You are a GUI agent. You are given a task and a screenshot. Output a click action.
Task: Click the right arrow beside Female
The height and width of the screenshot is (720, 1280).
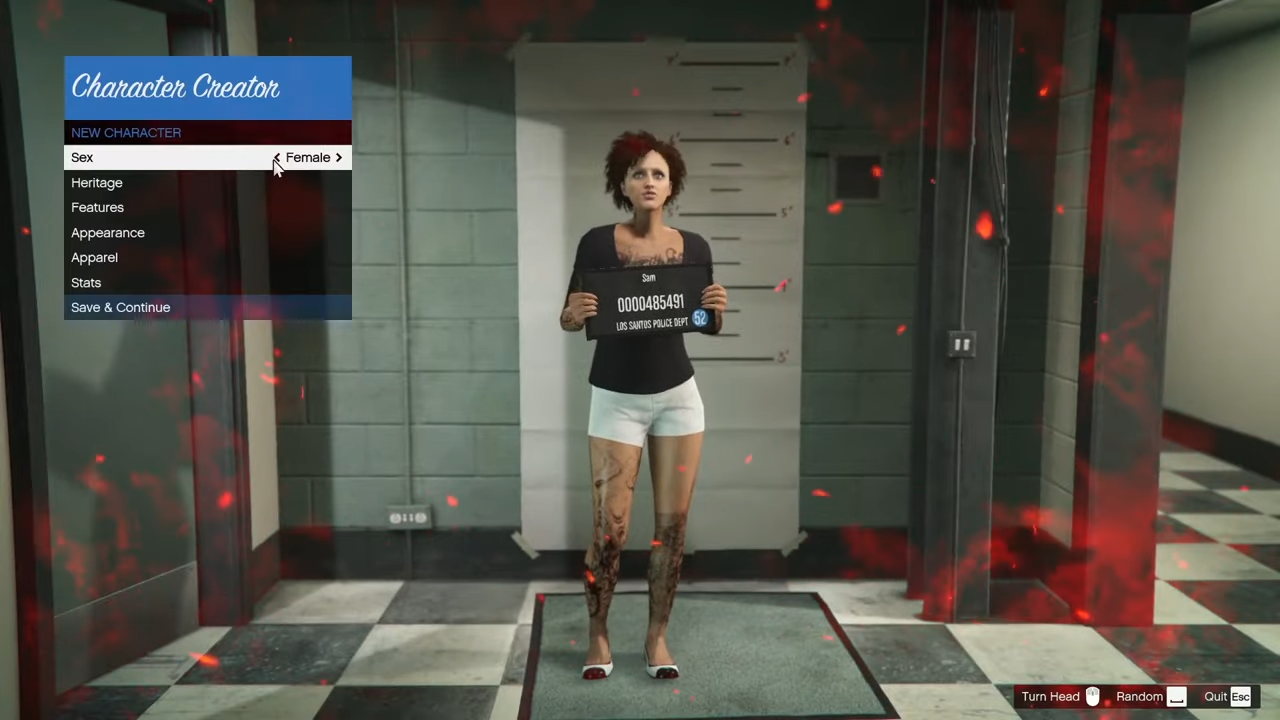pos(338,157)
